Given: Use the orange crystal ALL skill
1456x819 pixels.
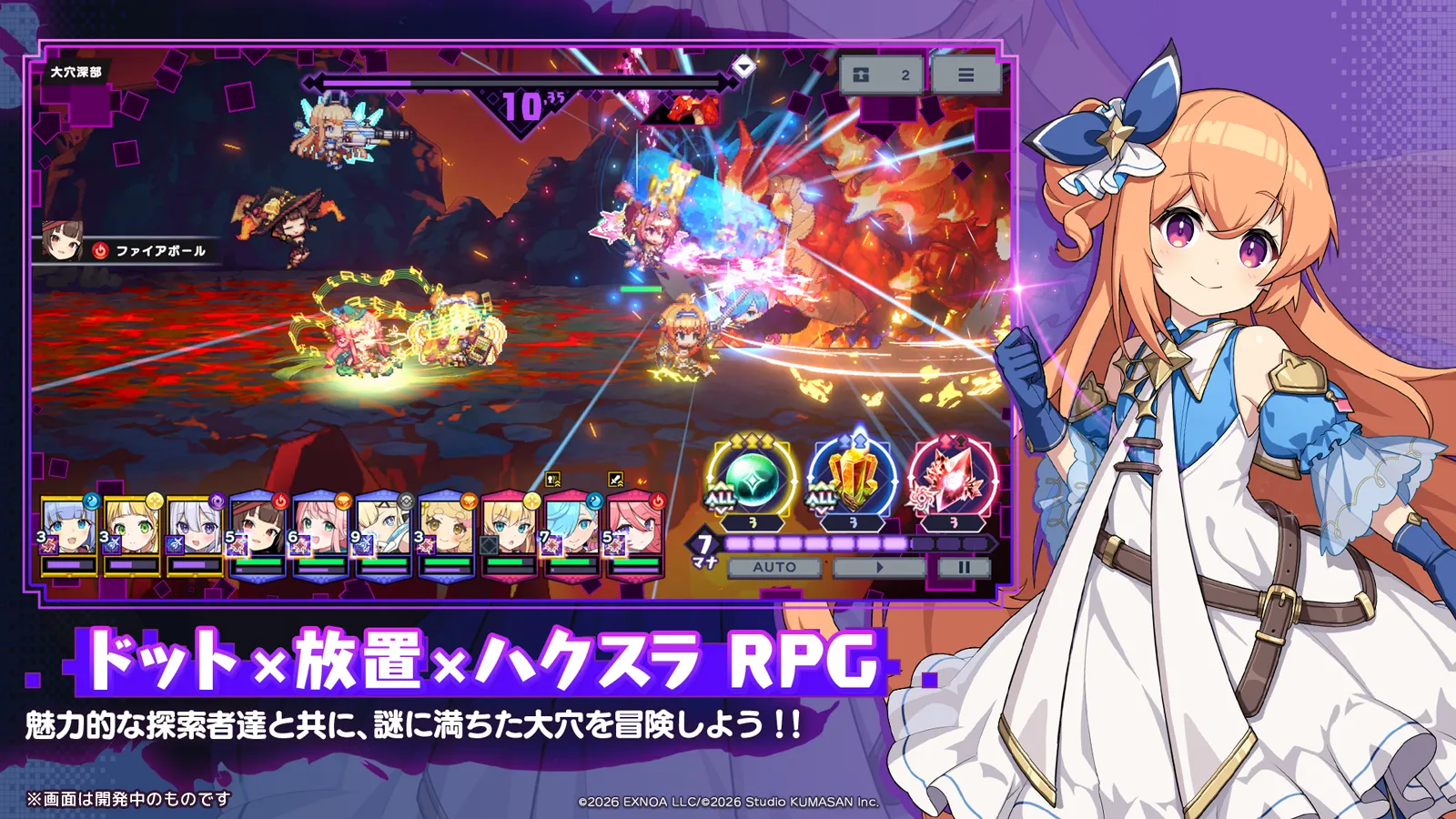Looking at the screenshot, I should pyautogui.click(x=854, y=479).
